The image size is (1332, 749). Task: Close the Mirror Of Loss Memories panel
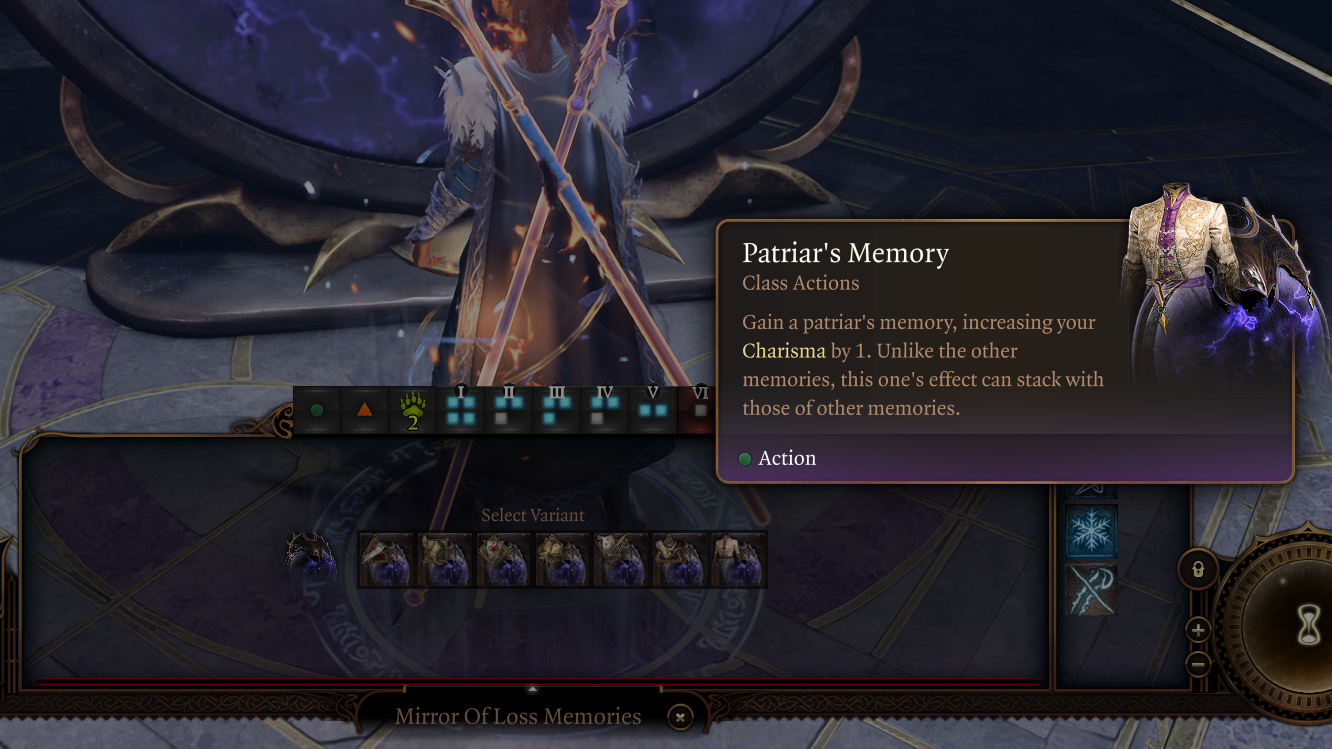pyautogui.click(x=680, y=716)
